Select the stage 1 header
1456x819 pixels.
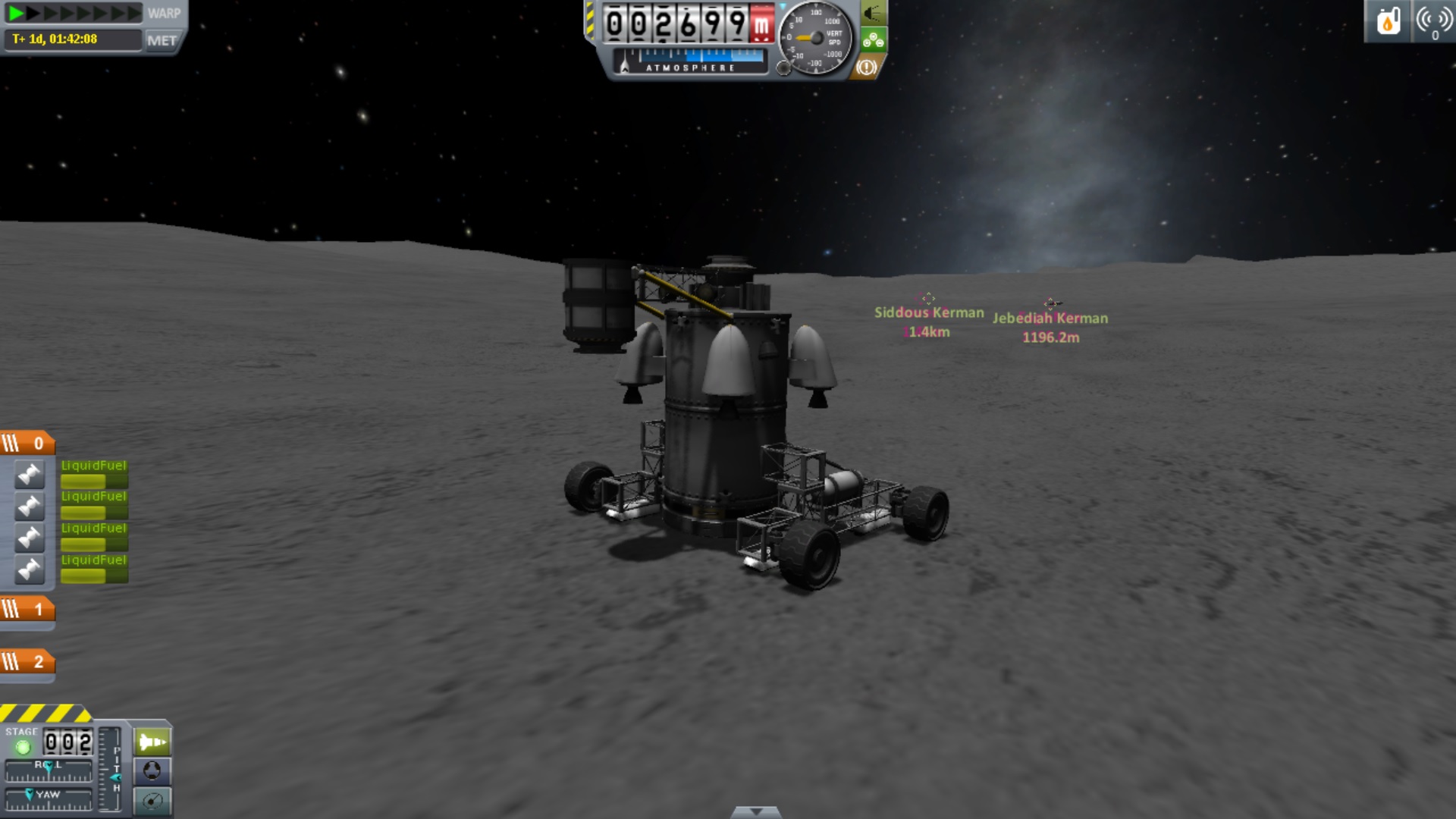click(x=27, y=610)
